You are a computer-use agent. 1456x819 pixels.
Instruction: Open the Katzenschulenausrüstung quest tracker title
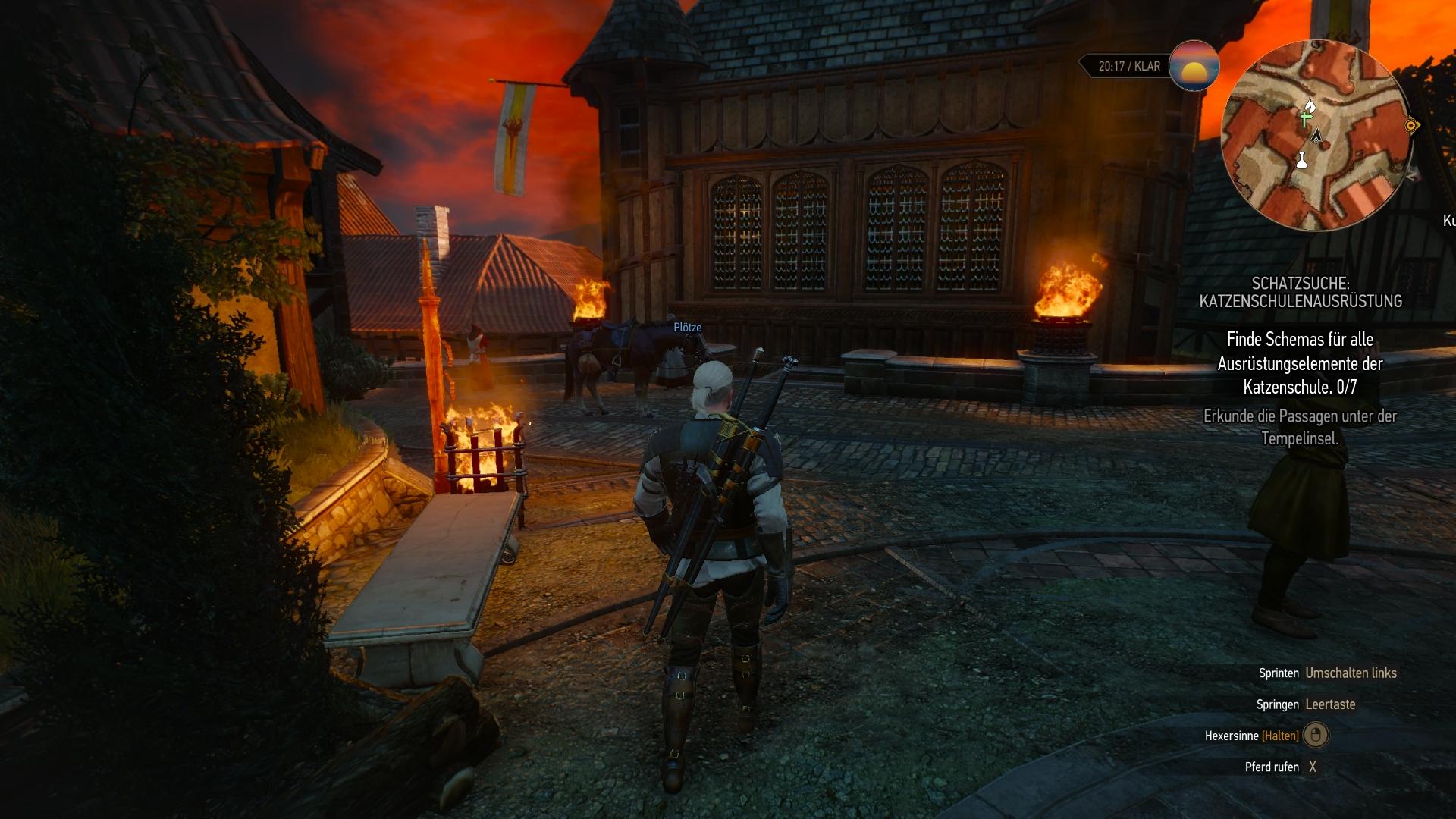[x=1300, y=293]
